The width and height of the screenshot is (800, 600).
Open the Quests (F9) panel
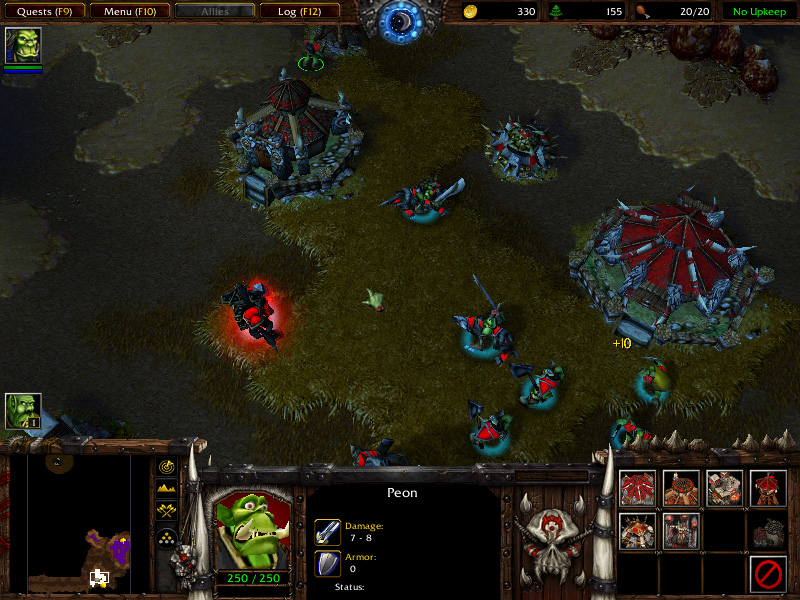coord(44,12)
